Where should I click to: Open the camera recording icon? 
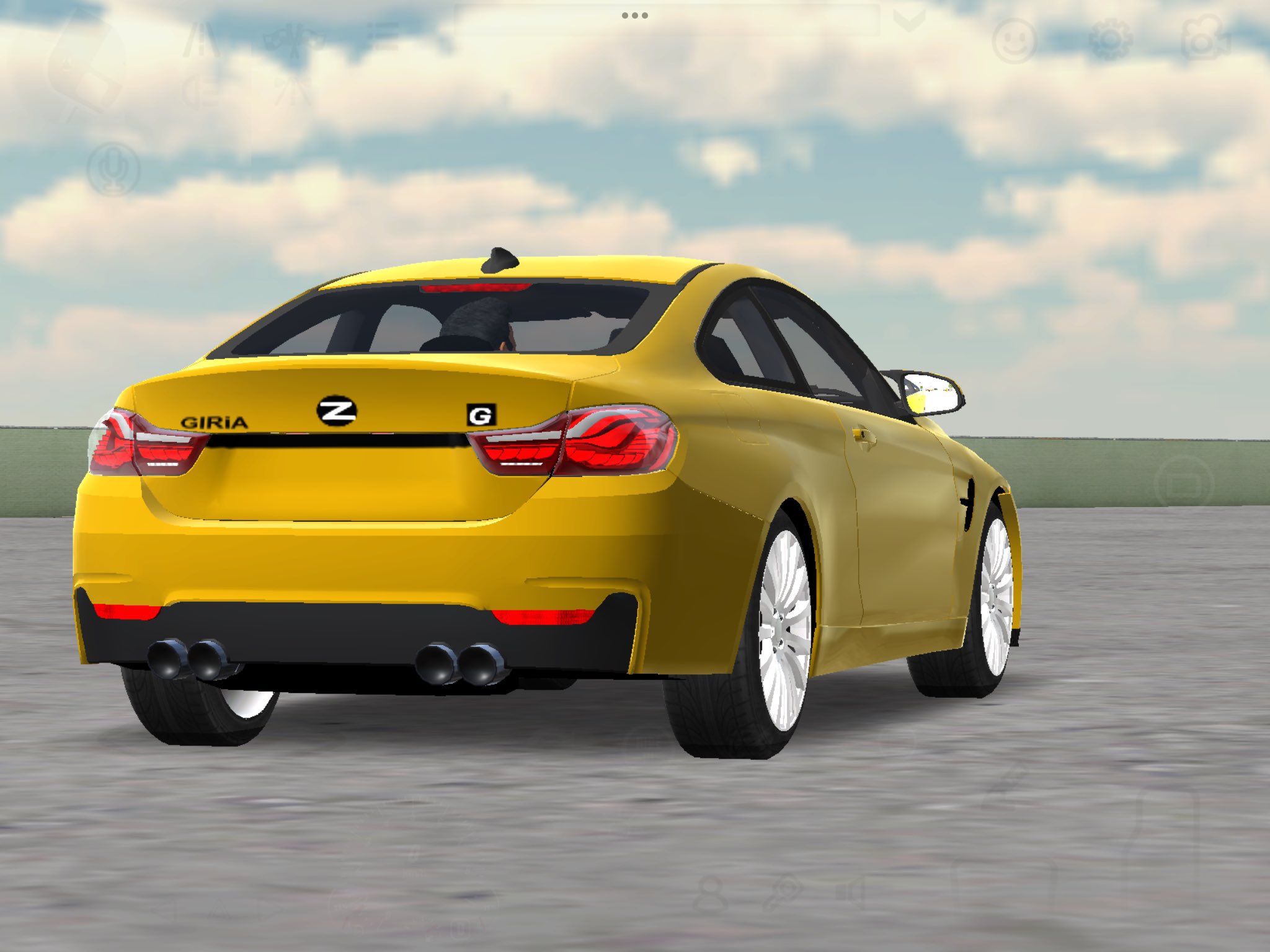[1205, 38]
